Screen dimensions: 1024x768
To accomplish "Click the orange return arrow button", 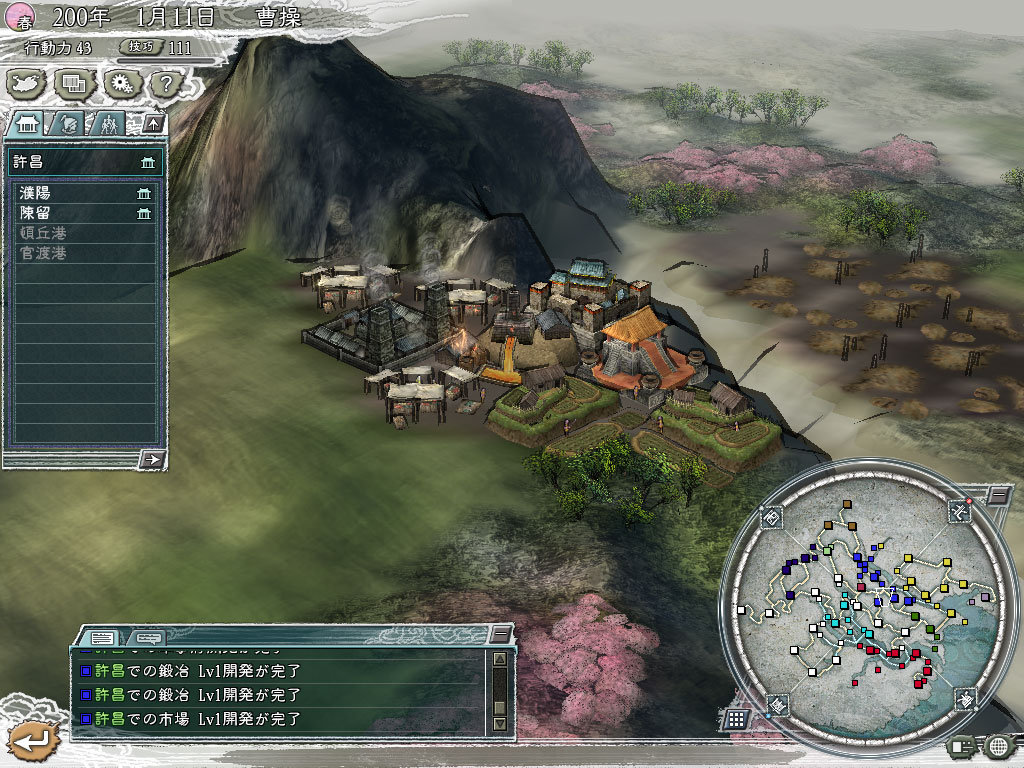I will [x=33, y=741].
